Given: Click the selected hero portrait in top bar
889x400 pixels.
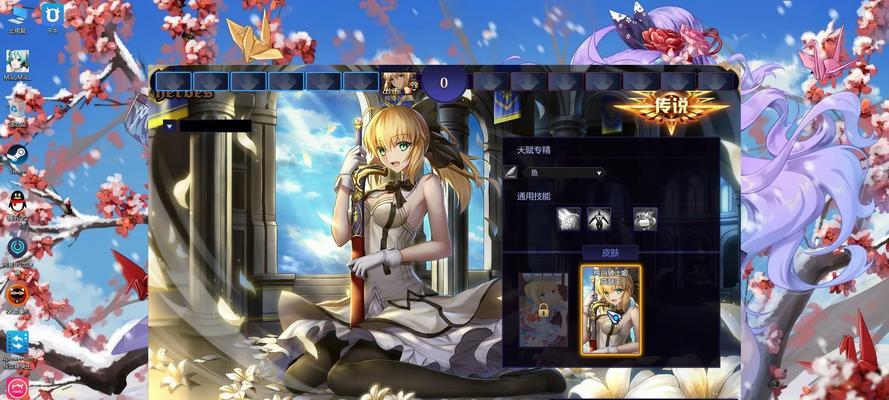Looking at the screenshot, I should tap(398, 84).
